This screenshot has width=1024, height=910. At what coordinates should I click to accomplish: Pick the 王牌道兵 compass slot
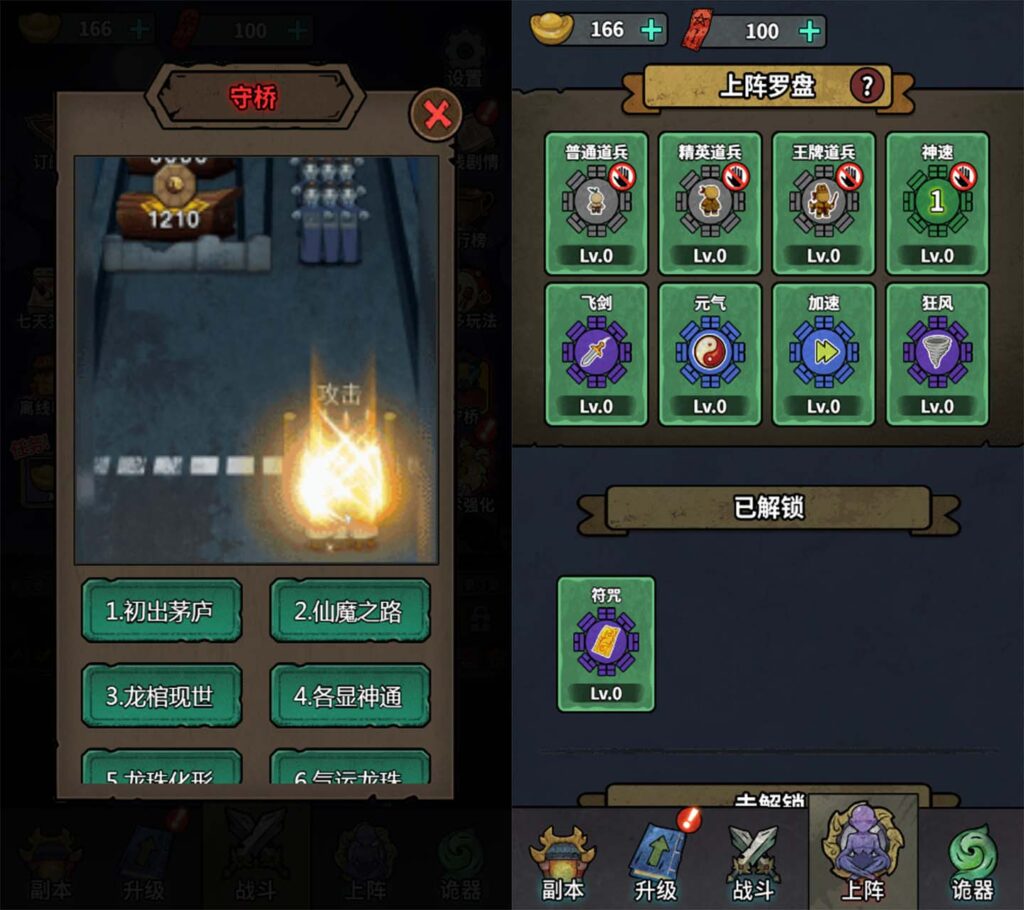coord(823,204)
